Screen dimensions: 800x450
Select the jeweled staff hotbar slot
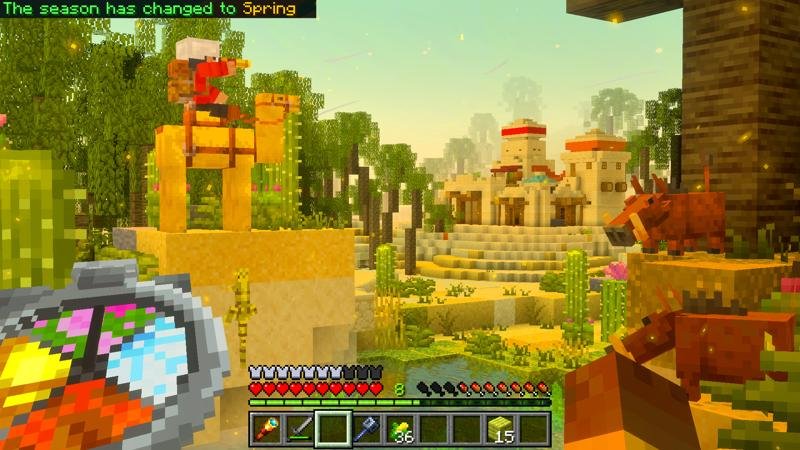coord(266,429)
